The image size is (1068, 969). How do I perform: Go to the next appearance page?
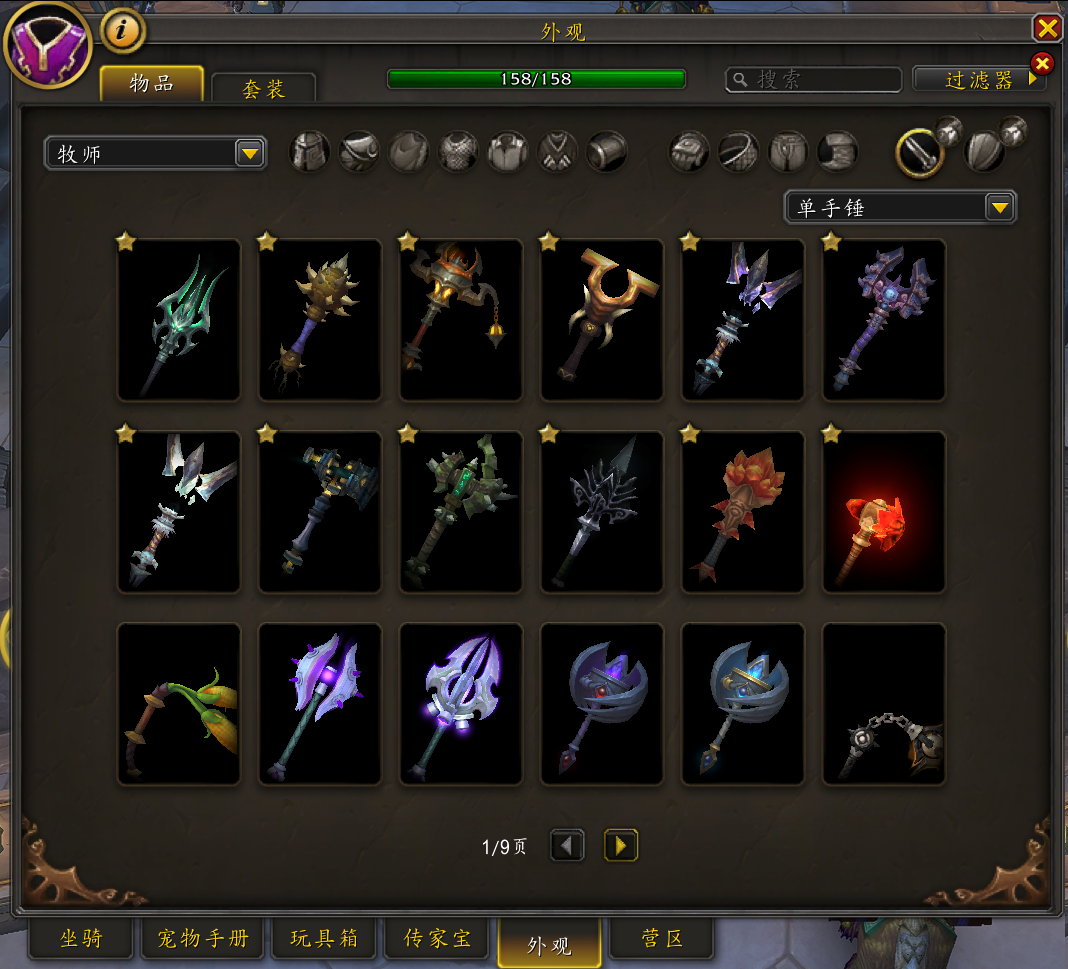[x=621, y=846]
